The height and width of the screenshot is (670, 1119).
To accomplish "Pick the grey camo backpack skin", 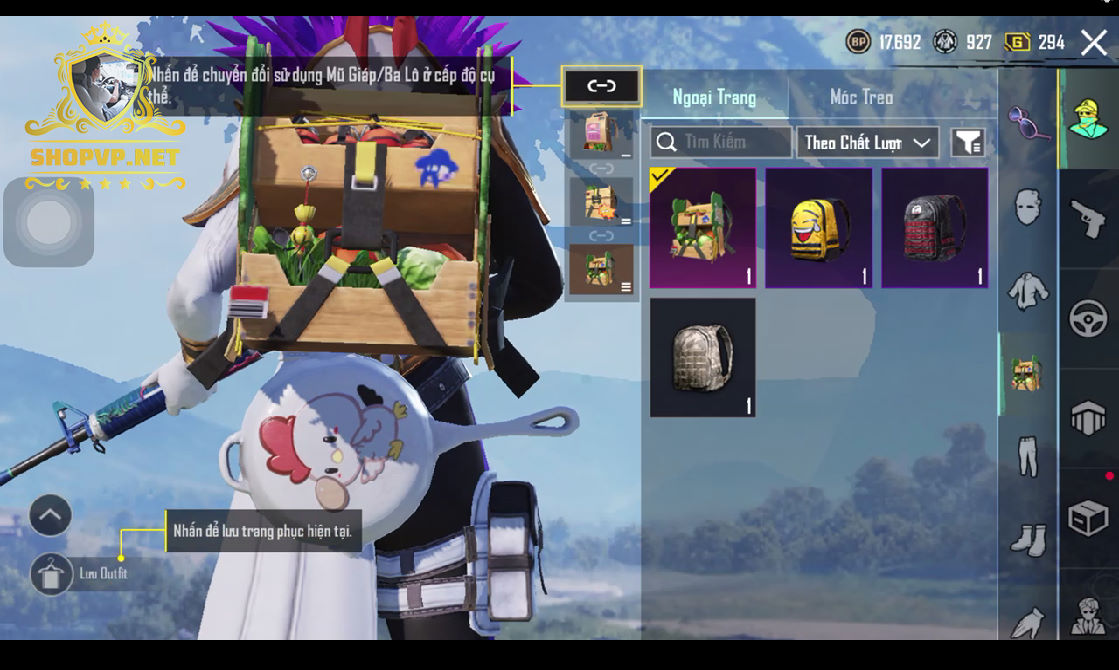I will point(703,357).
